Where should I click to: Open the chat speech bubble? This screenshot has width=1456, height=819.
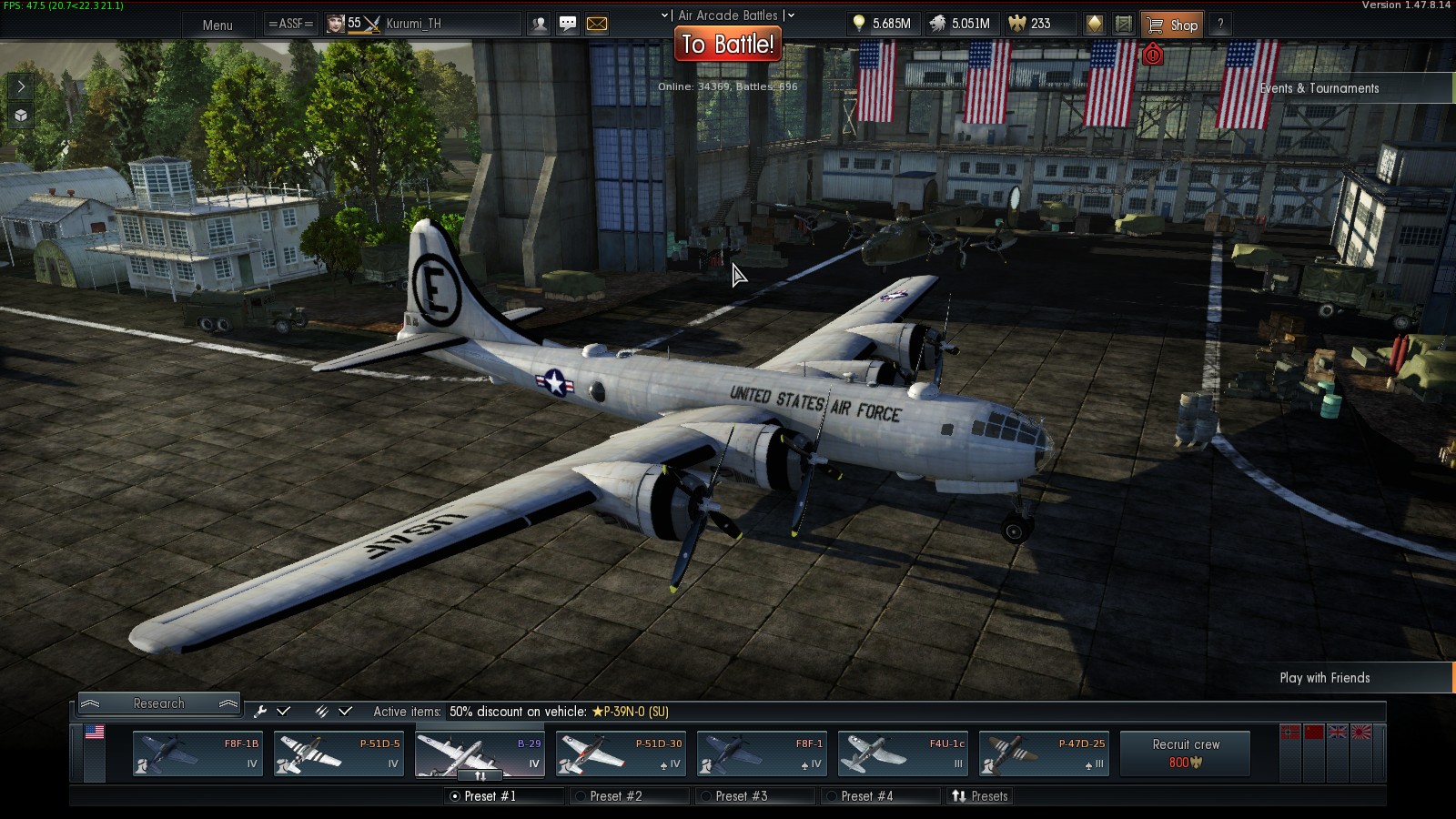click(568, 25)
